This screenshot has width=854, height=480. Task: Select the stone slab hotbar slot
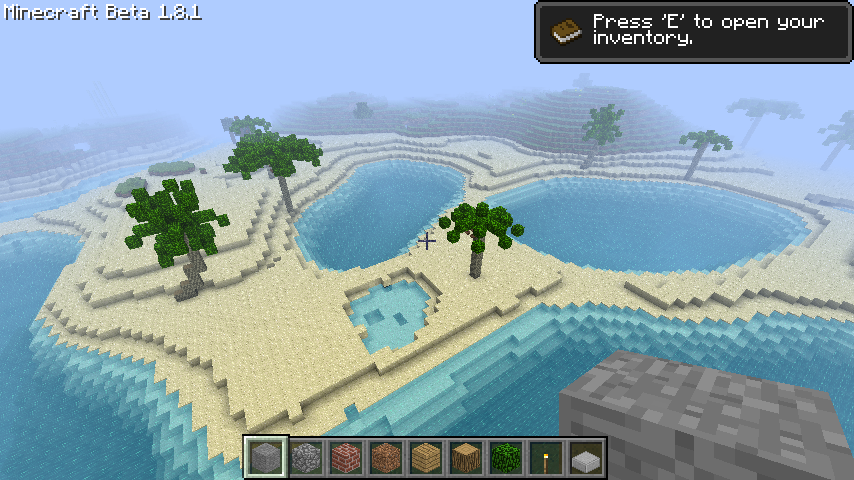[586, 458]
